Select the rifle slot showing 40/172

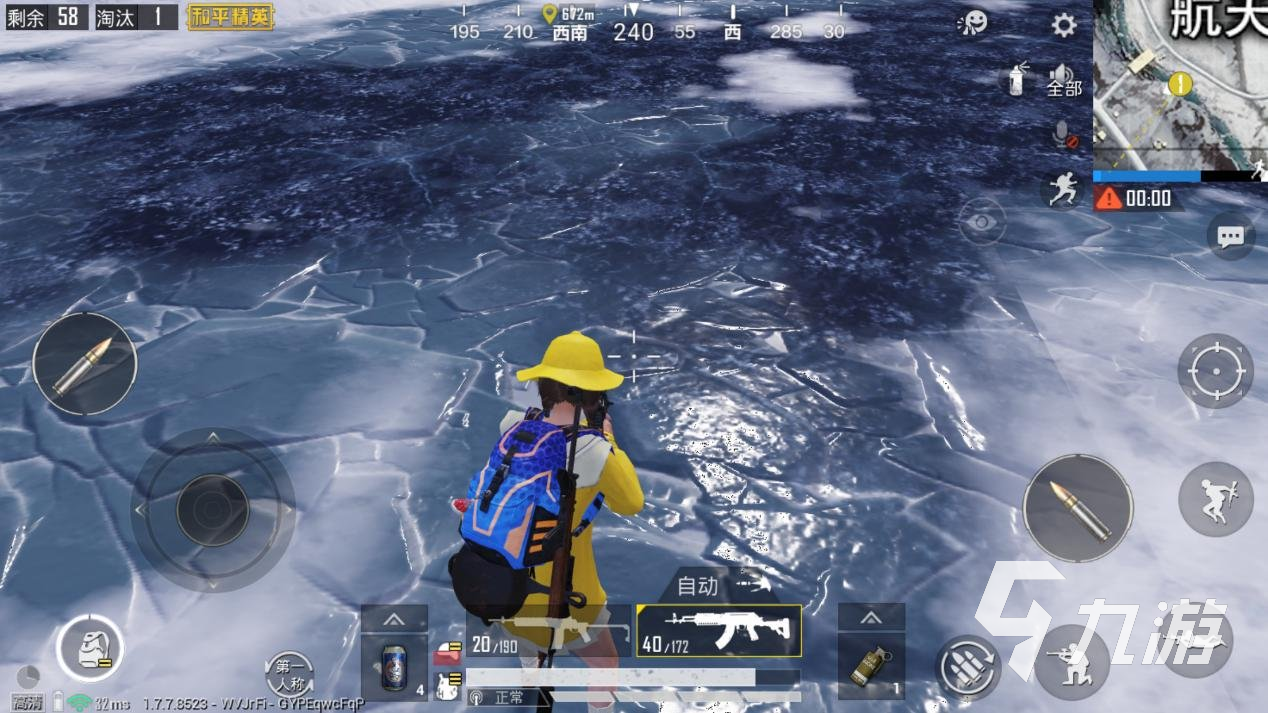click(x=718, y=631)
